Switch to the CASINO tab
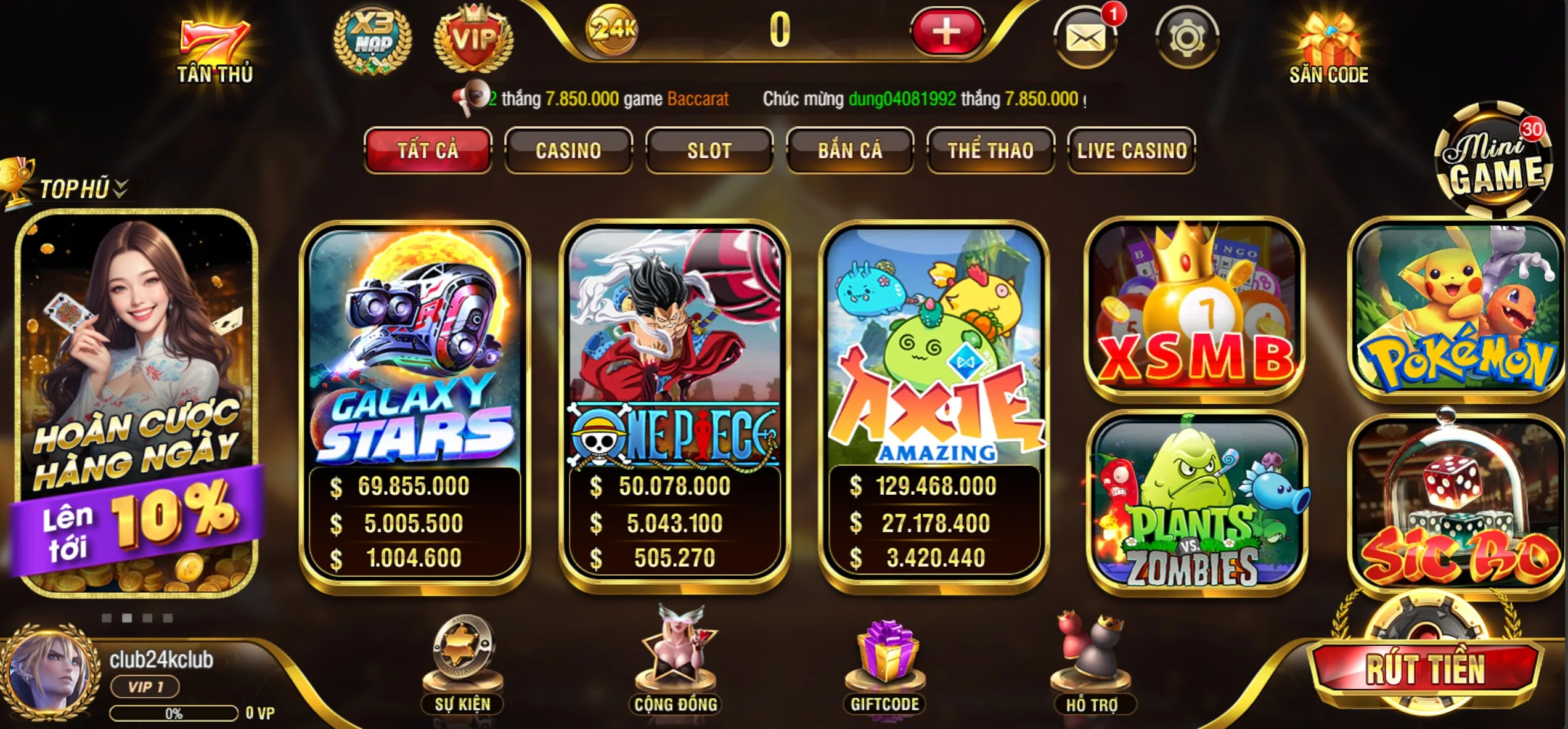Image resolution: width=1568 pixels, height=729 pixels. point(568,150)
